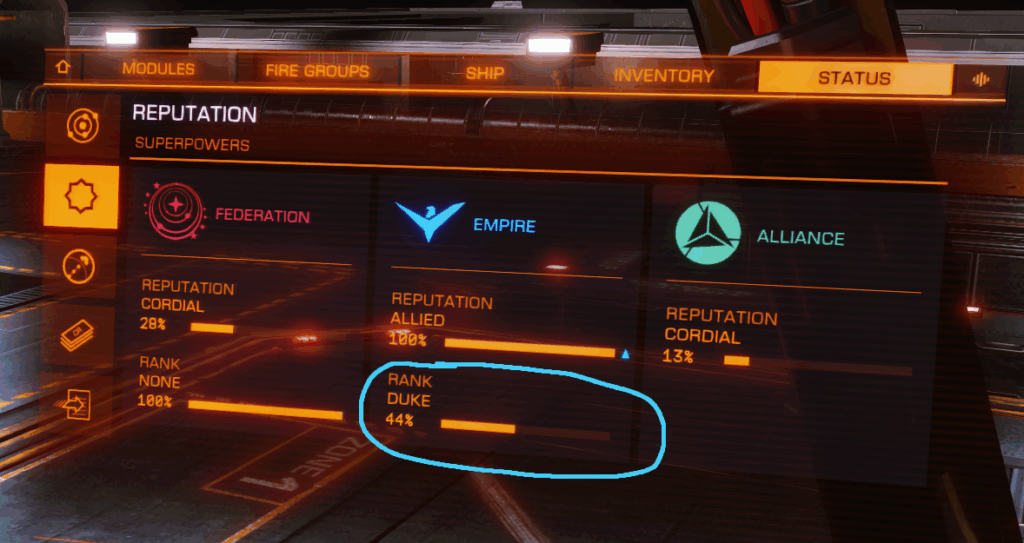Select the Status tab
Image resolution: width=1024 pixels, height=543 pixels.
point(854,78)
